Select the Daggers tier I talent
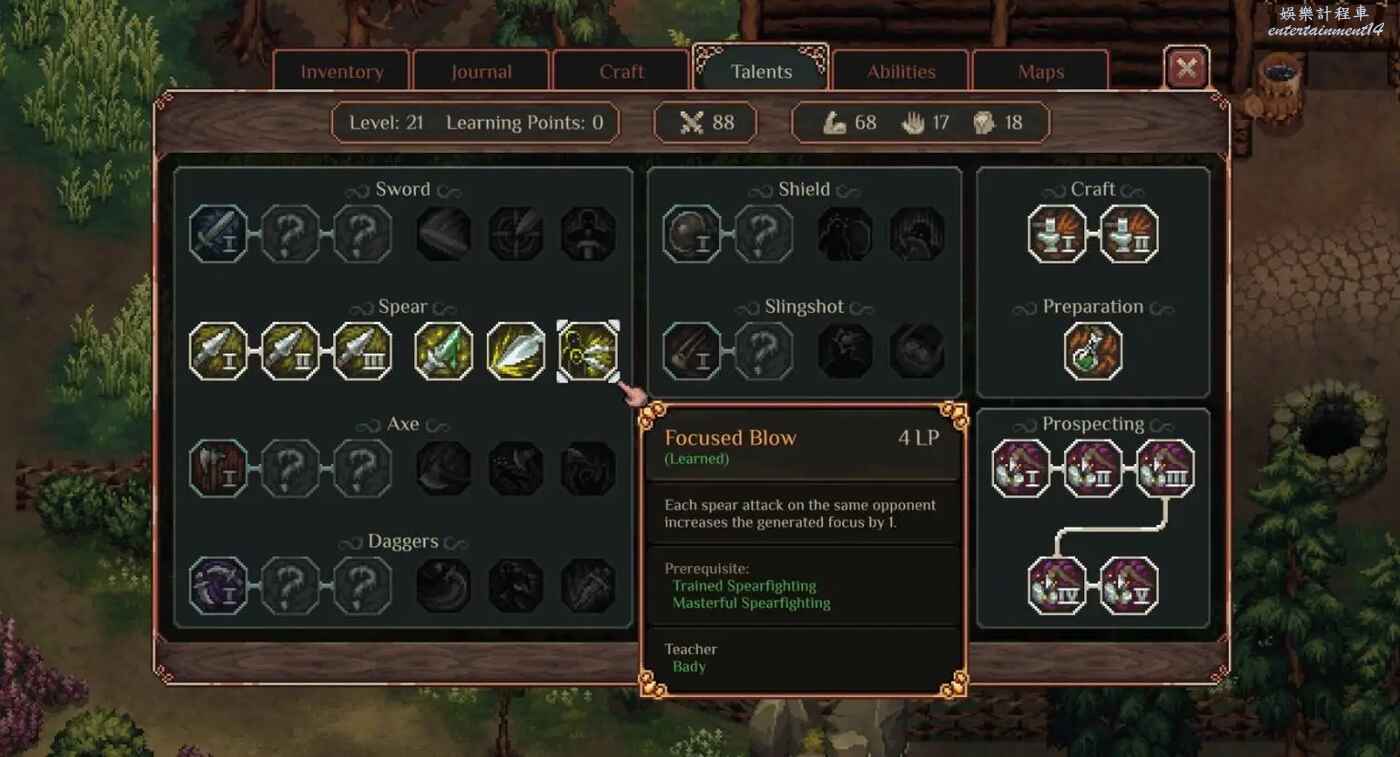 click(x=218, y=585)
